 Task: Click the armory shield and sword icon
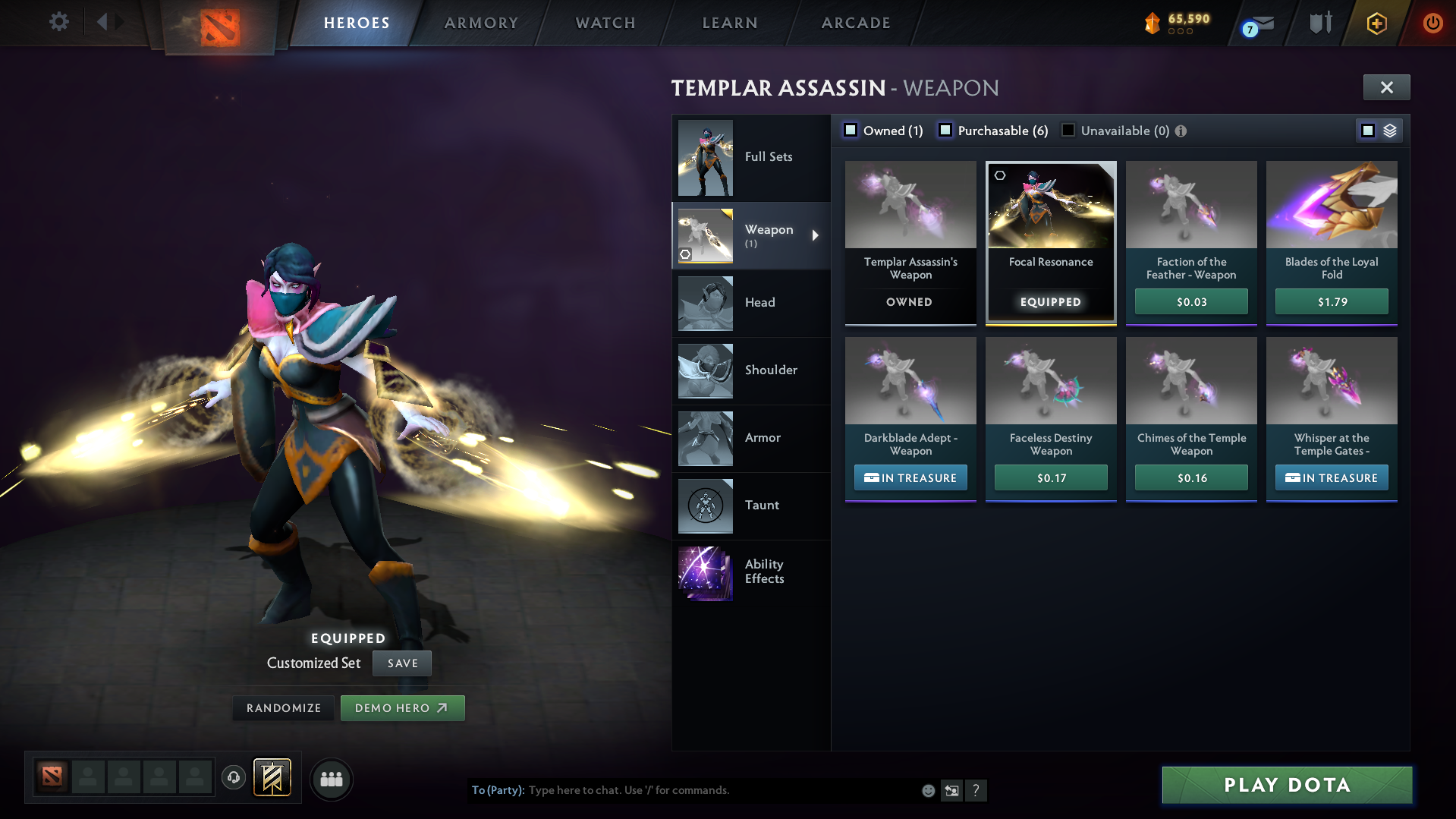(x=1319, y=22)
